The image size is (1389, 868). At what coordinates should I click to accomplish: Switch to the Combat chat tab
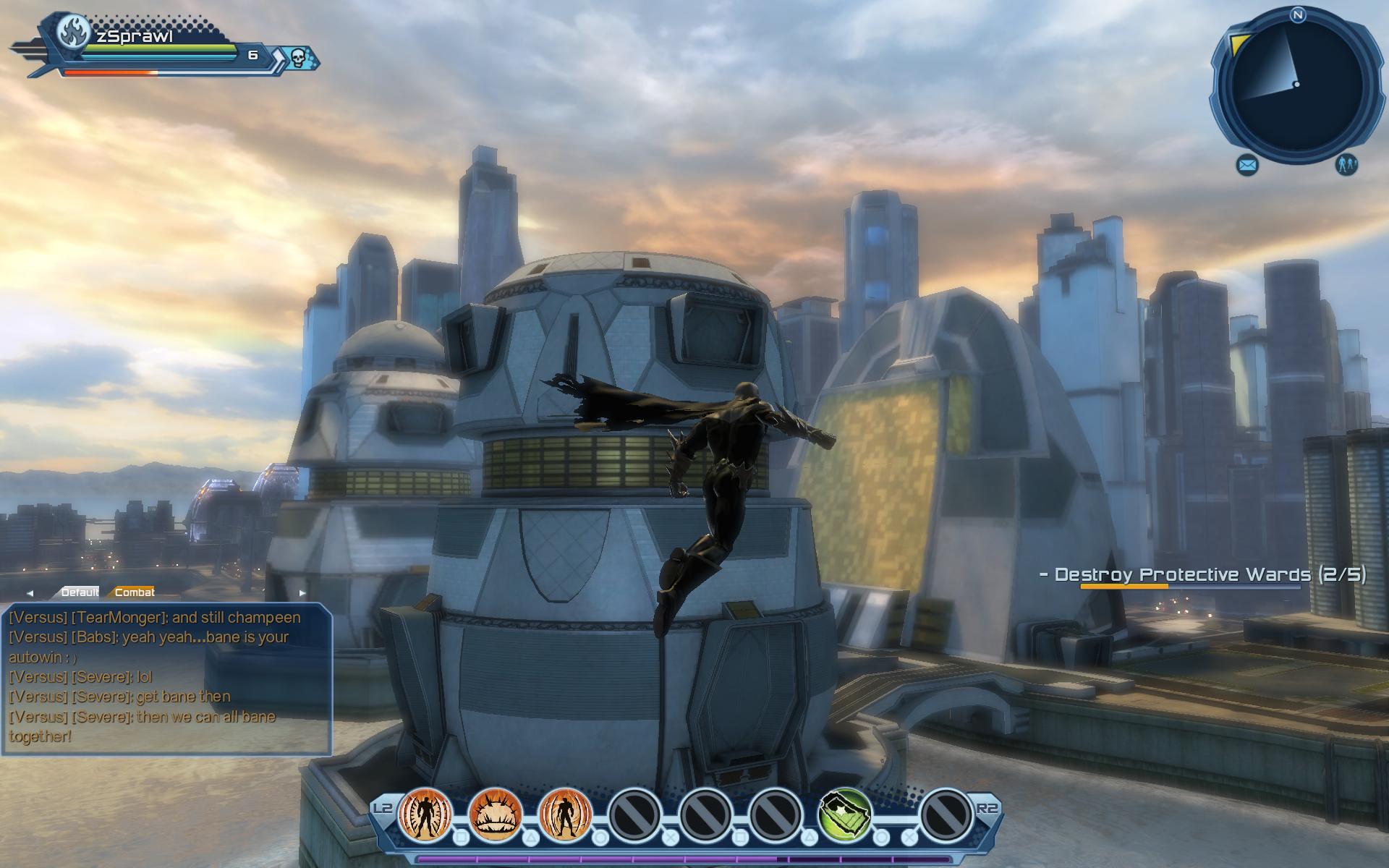point(135,592)
